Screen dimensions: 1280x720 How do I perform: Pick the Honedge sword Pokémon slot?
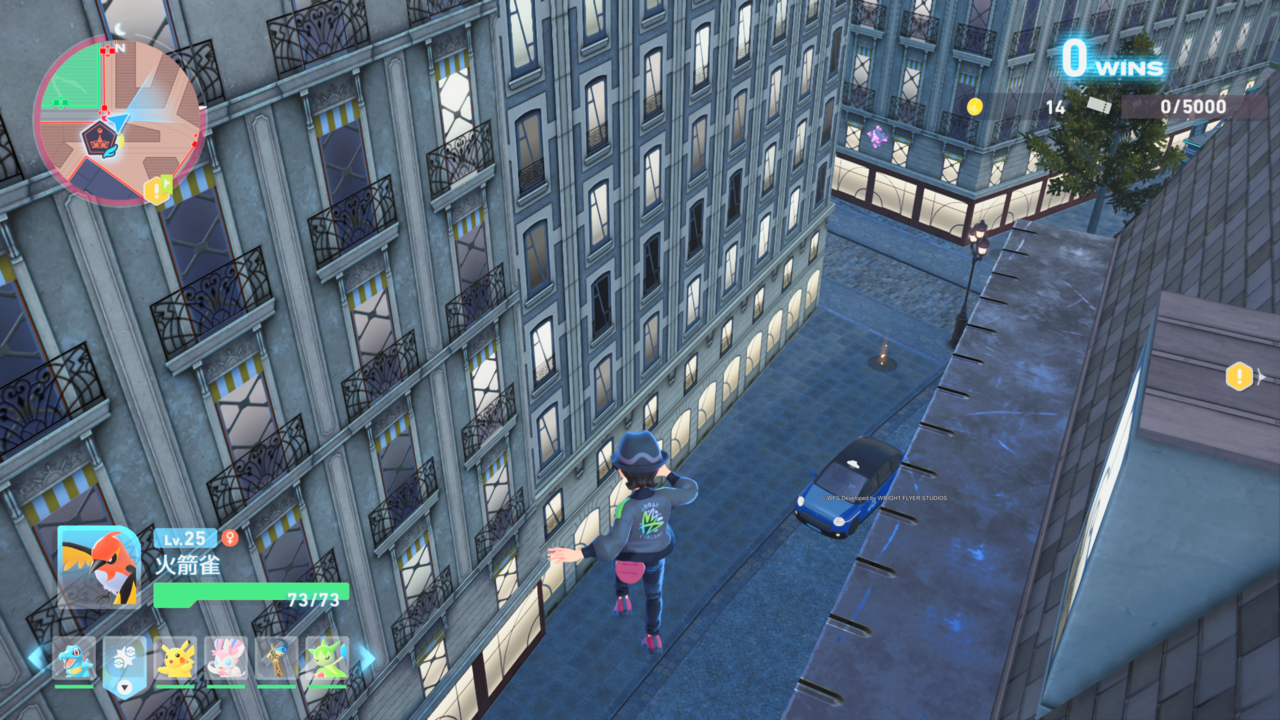tap(276, 658)
